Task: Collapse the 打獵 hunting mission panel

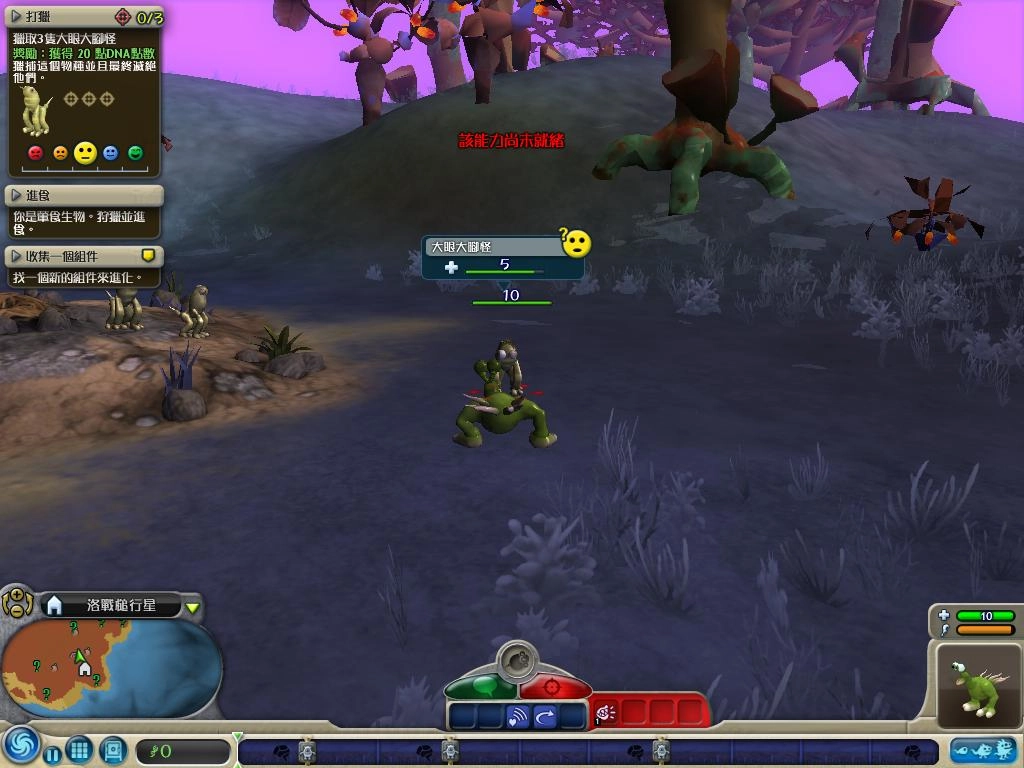Action: (16, 17)
